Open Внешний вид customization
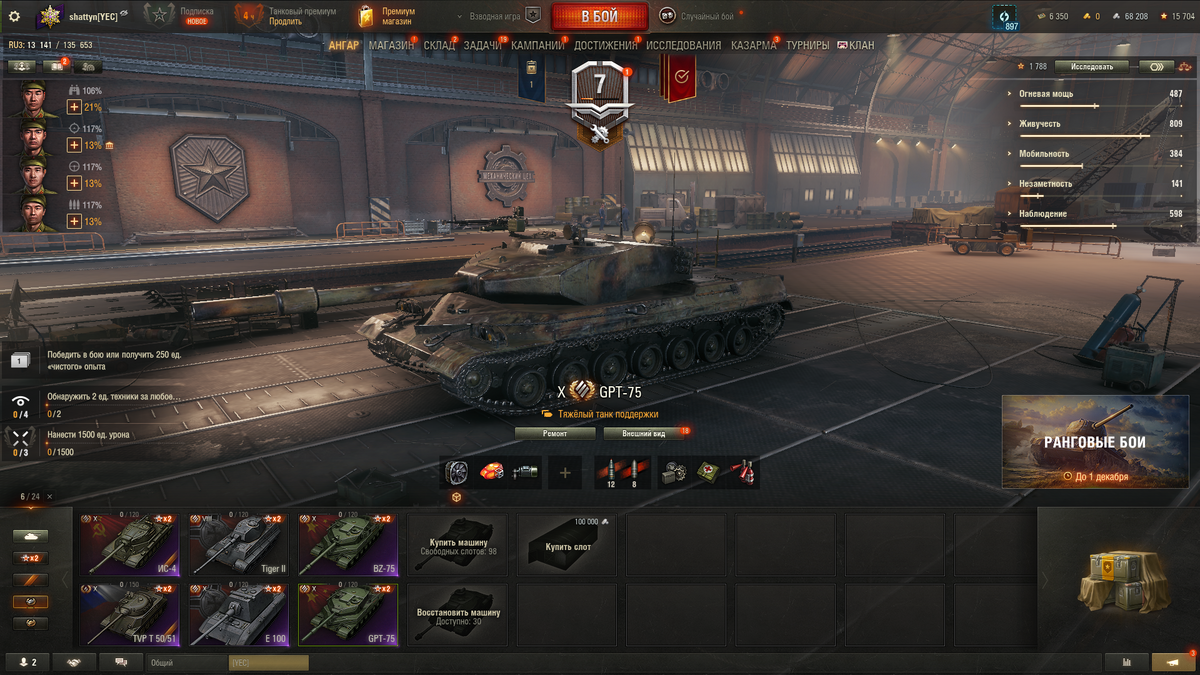This screenshot has width=1200, height=675. click(643, 434)
